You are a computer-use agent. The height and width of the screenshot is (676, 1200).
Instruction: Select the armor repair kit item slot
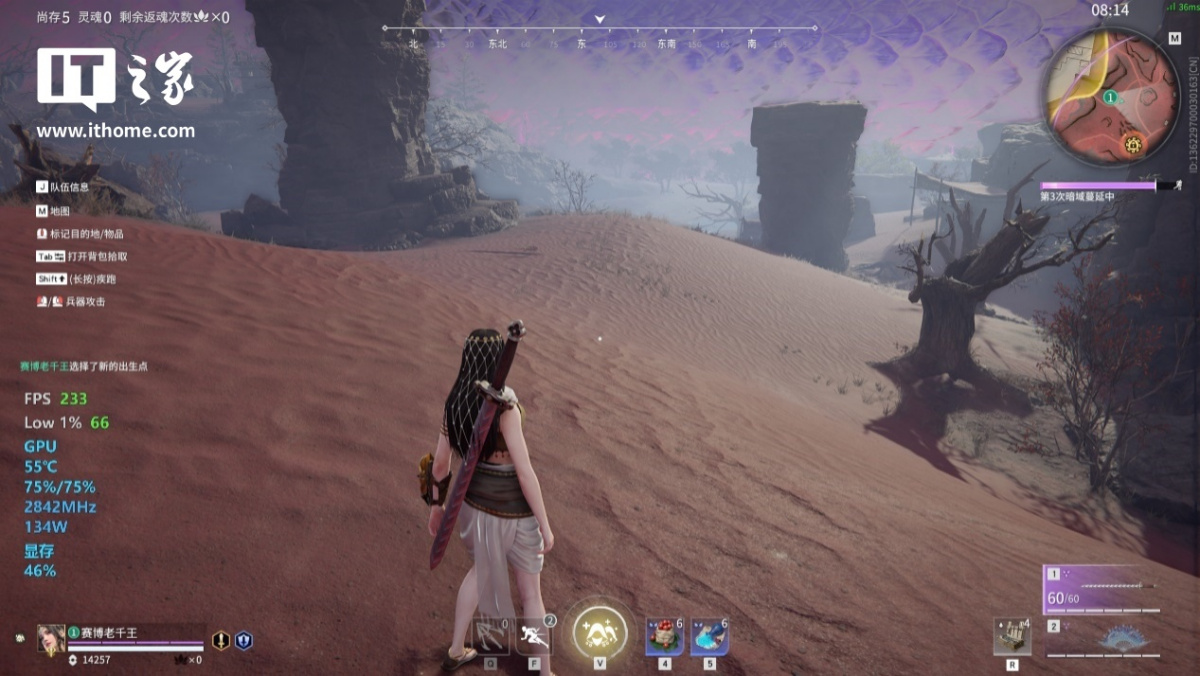(x=1012, y=637)
